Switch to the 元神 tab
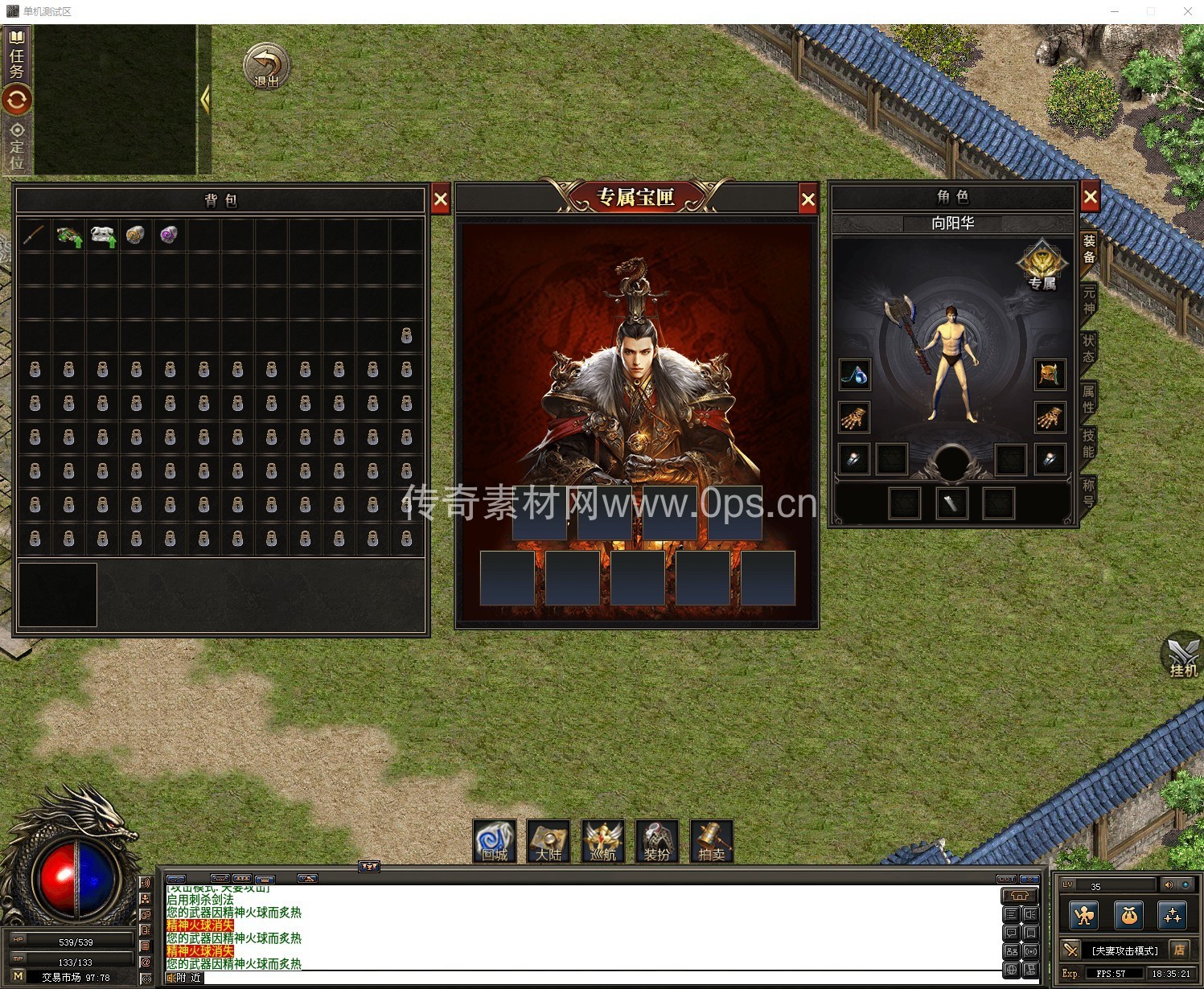Image resolution: width=1204 pixels, height=989 pixels. click(x=1088, y=300)
